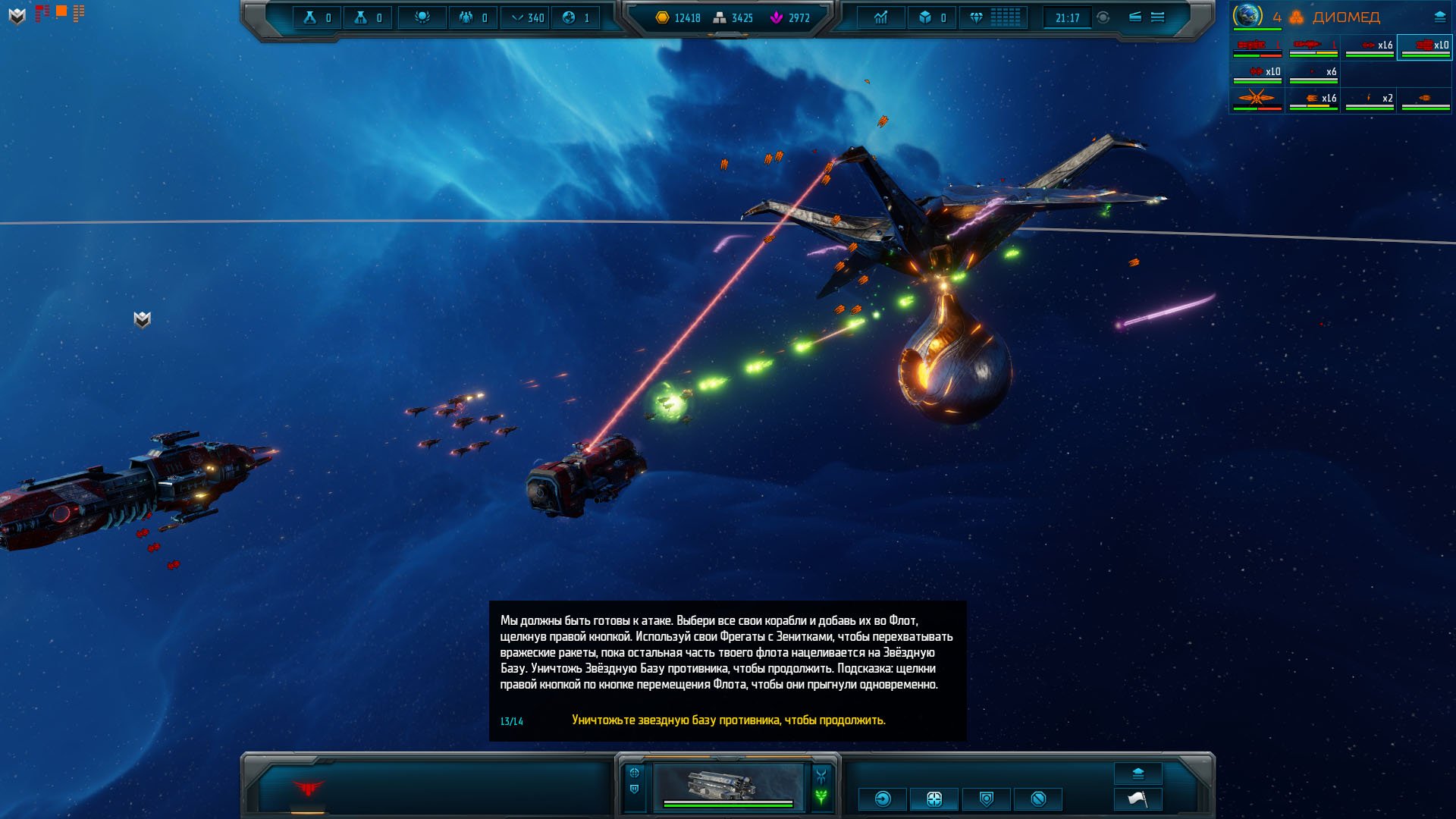Open the statistics chart panel
This screenshot has height=819, width=1456.
click(x=880, y=17)
